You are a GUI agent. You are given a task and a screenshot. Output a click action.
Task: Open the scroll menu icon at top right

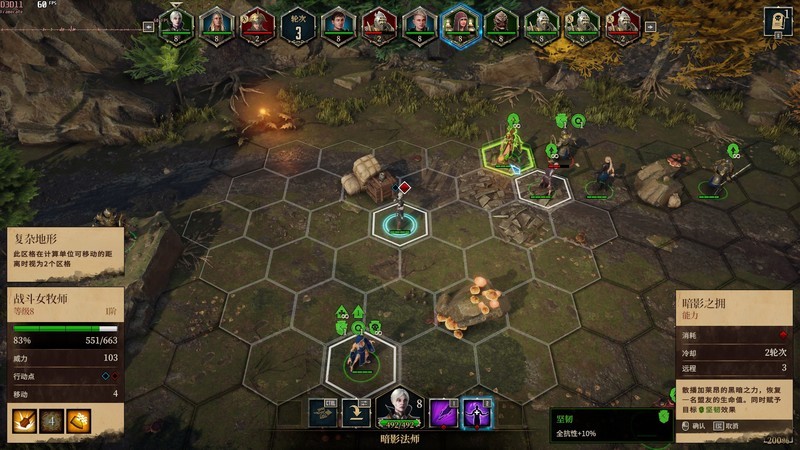coord(778,20)
